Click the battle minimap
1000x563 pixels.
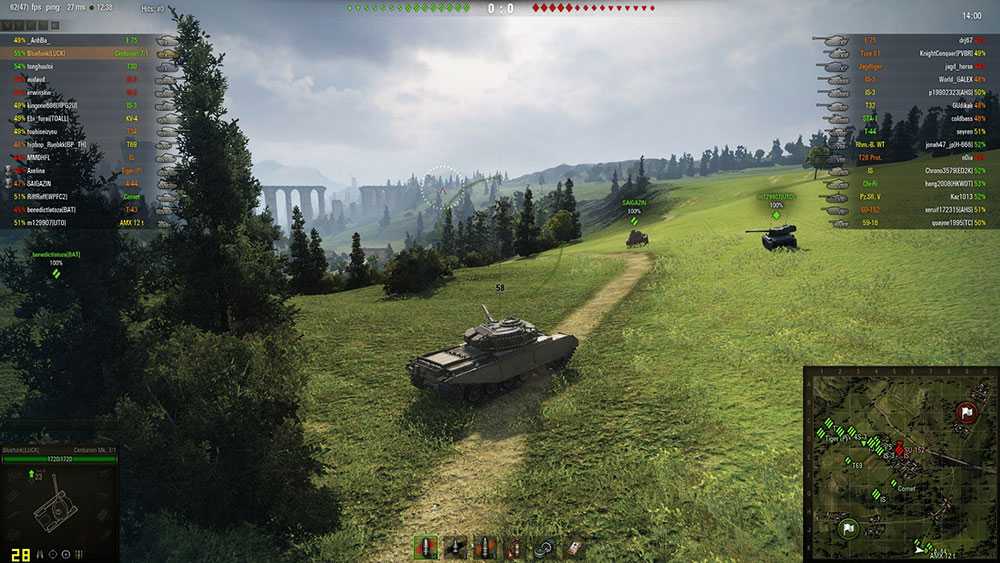tap(899, 461)
